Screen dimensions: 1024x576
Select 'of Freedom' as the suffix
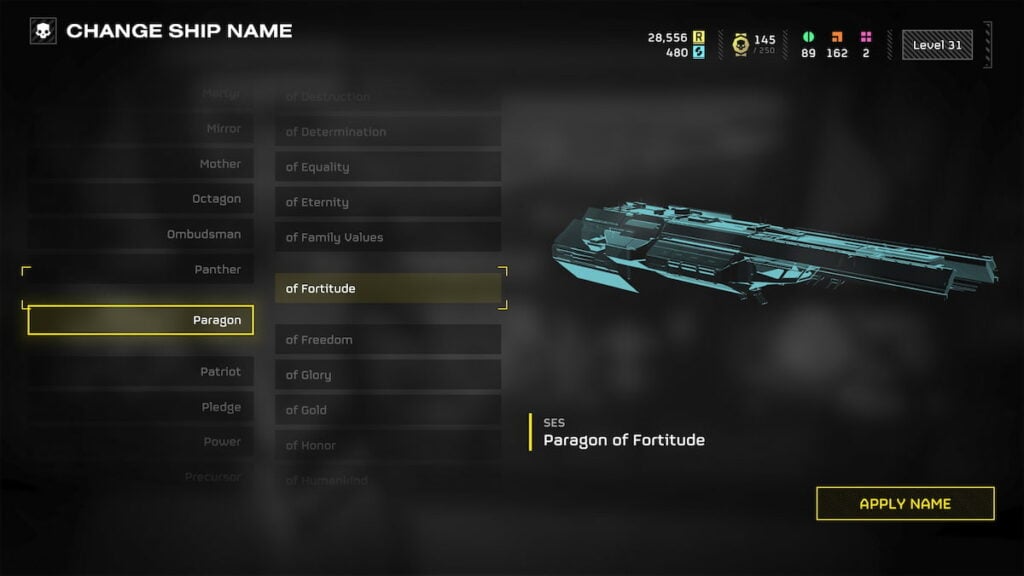coord(387,340)
